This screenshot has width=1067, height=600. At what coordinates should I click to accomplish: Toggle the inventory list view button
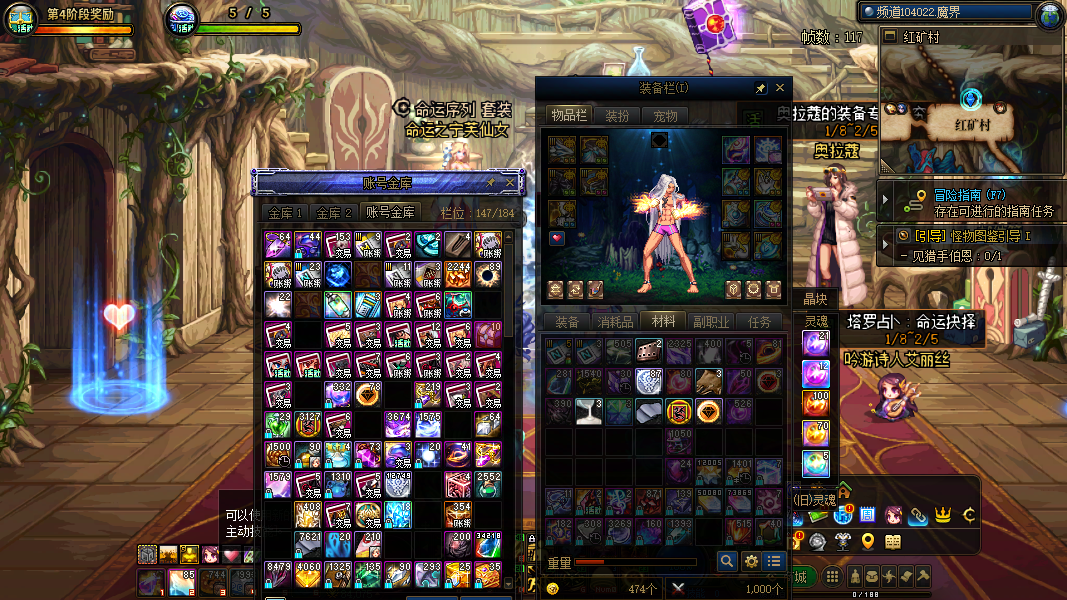(x=773, y=561)
